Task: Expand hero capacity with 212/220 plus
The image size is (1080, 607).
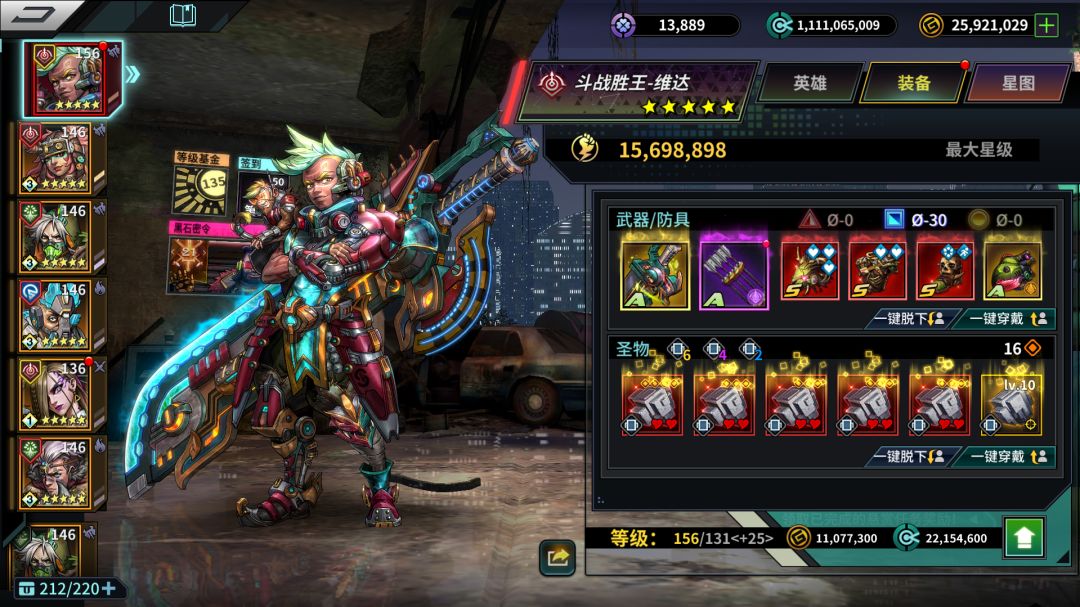Action: click(x=108, y=588)
